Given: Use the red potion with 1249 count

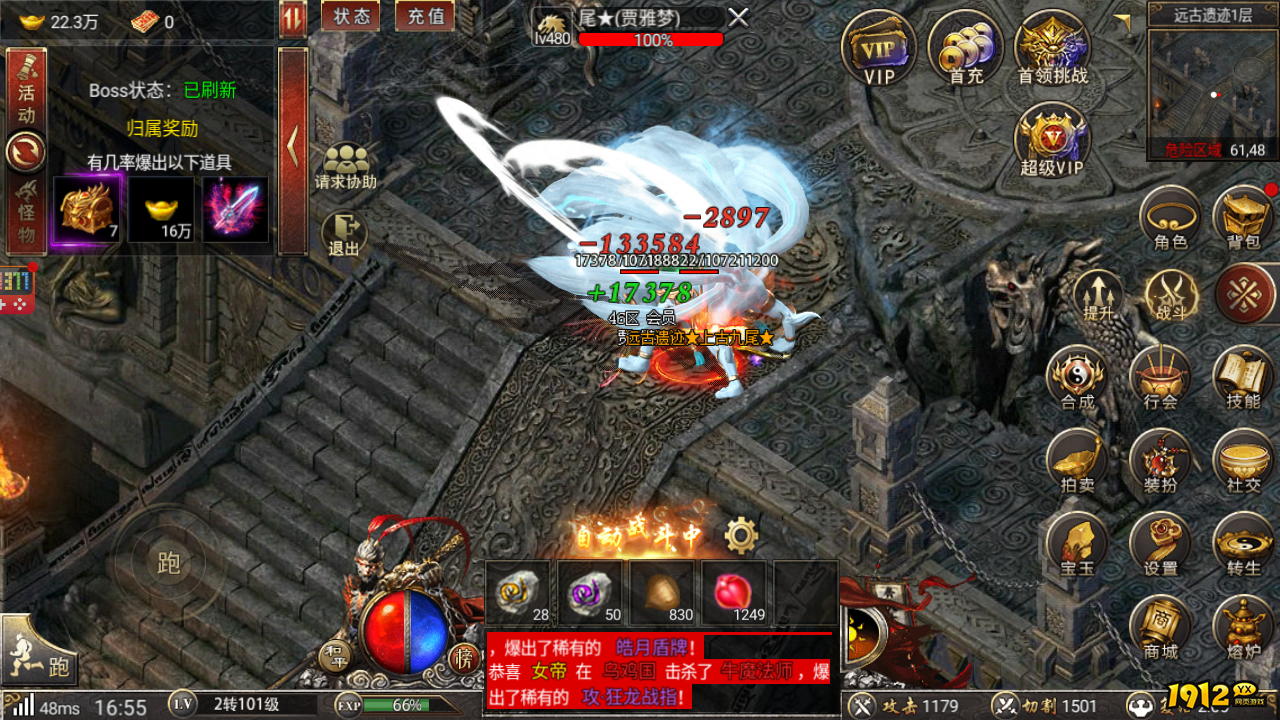Looking at the screenshot, I should (734, 593).
